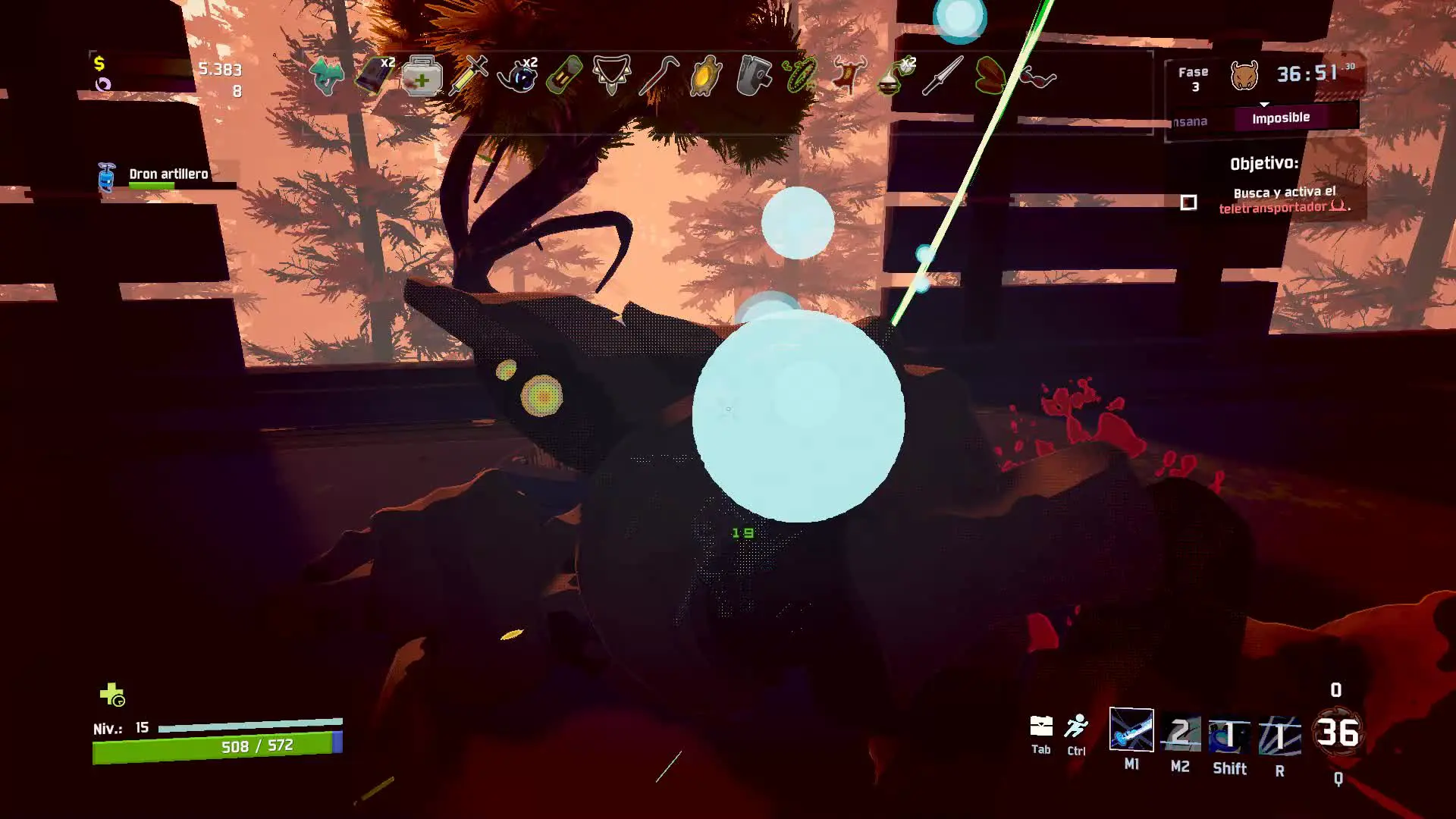Select the red war banner item

pos(848,76)
